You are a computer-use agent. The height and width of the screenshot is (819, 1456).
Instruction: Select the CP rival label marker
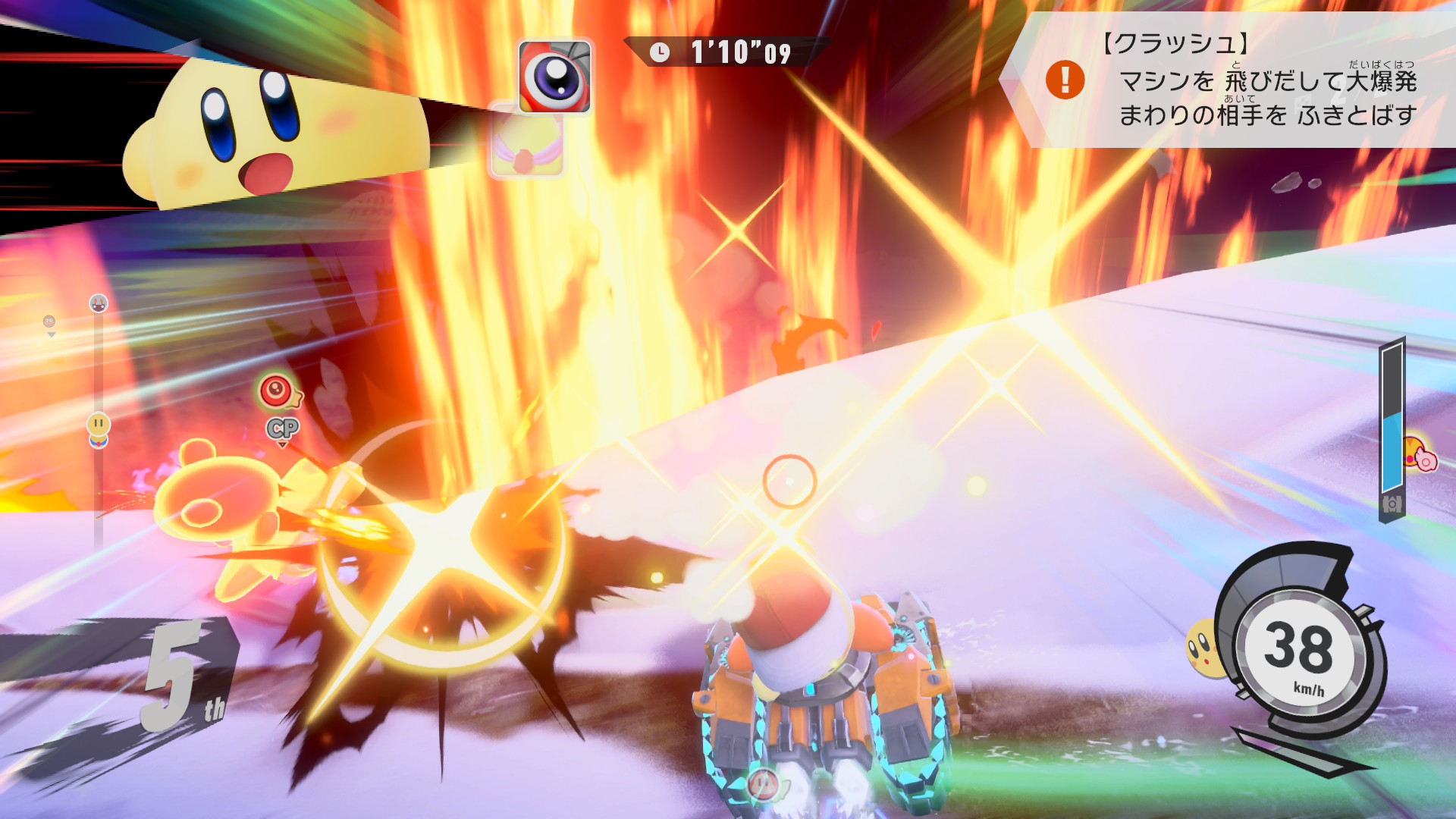283,429
